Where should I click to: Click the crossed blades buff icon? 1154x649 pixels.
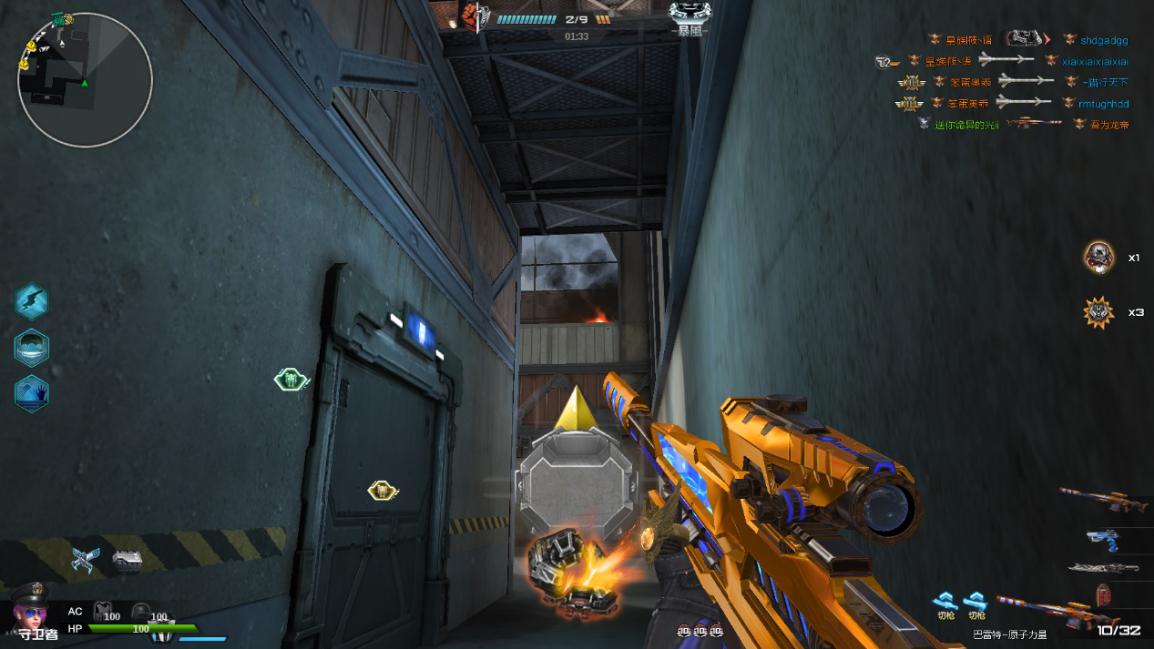86,560
